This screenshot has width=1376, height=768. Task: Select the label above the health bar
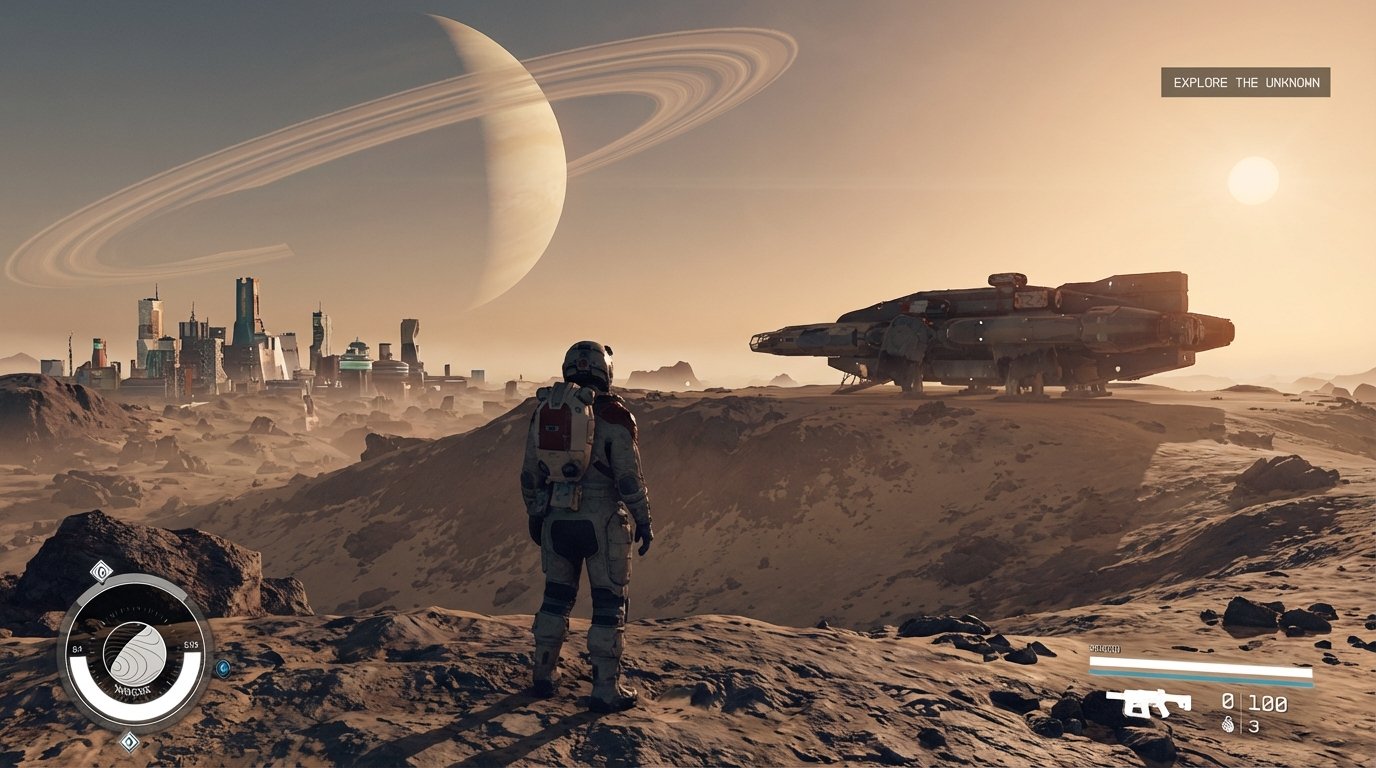1105,650
